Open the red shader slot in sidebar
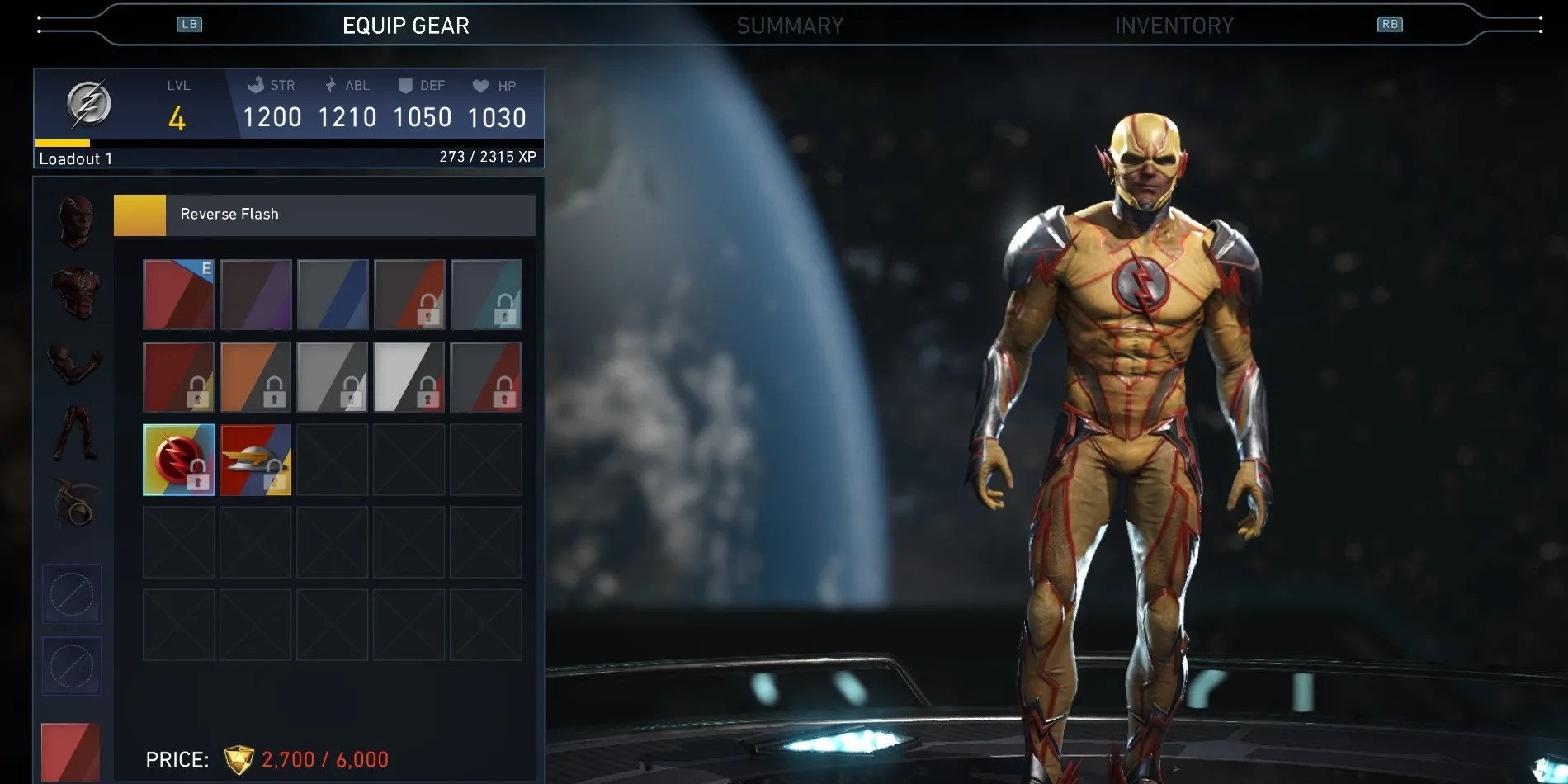This screenshot has width=1568, height=784. point(71,751)
